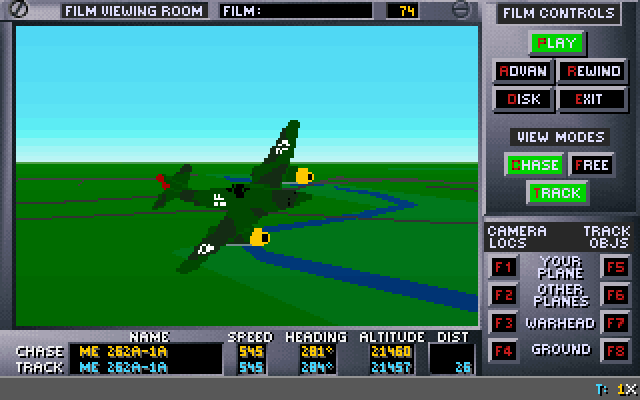
Task: Select F7 to track the warhead
Action: click(615, 323)
